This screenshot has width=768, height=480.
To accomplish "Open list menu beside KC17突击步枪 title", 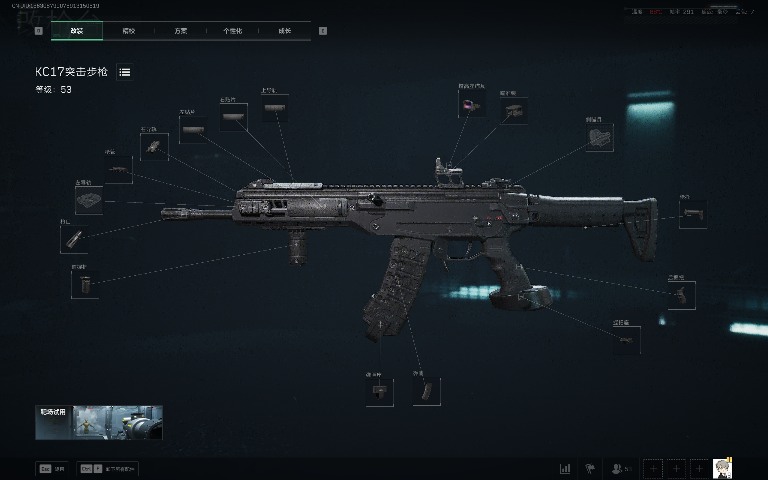I will tap(125, 72).
